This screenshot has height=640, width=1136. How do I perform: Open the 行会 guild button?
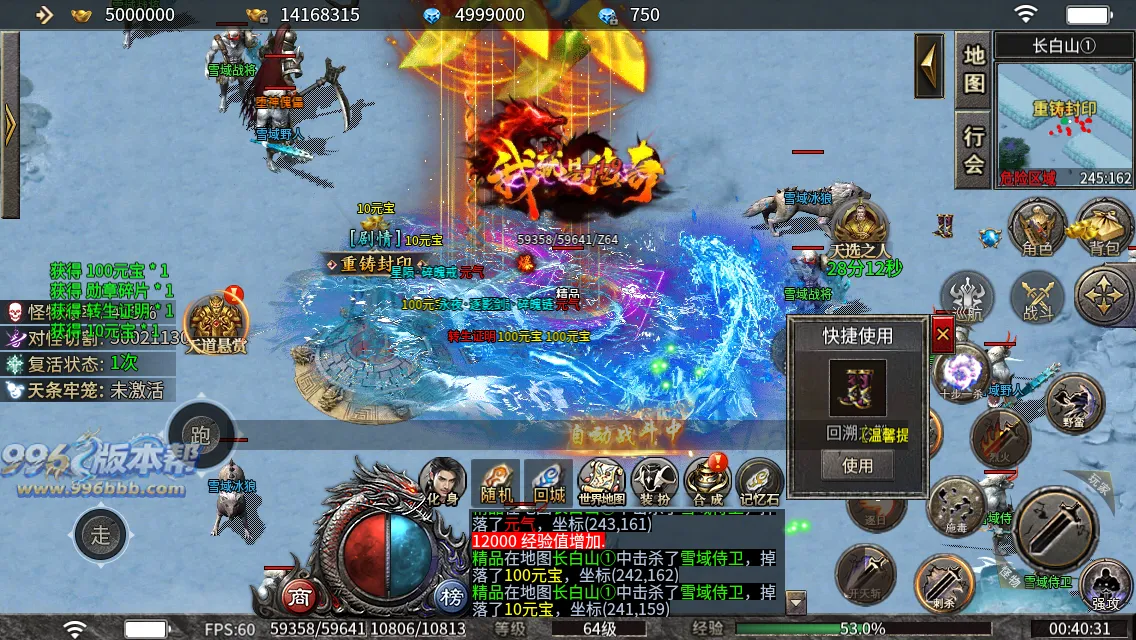point(974,150)
